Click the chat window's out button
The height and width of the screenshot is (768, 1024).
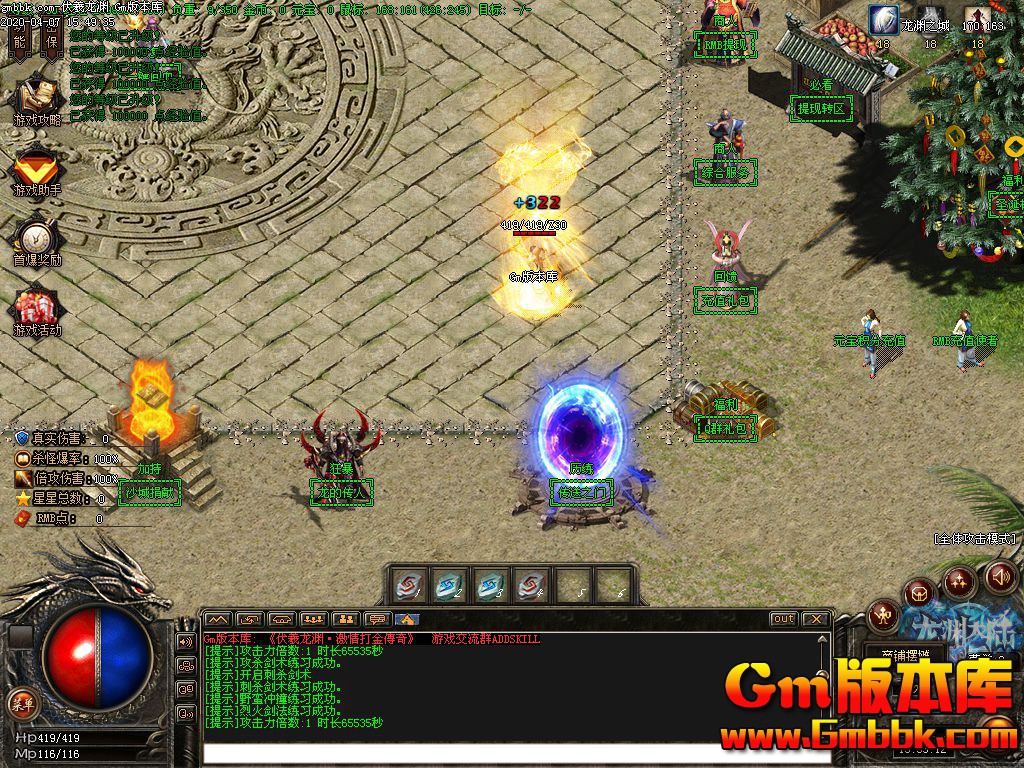pyautogui.click(x=784, y=619)
